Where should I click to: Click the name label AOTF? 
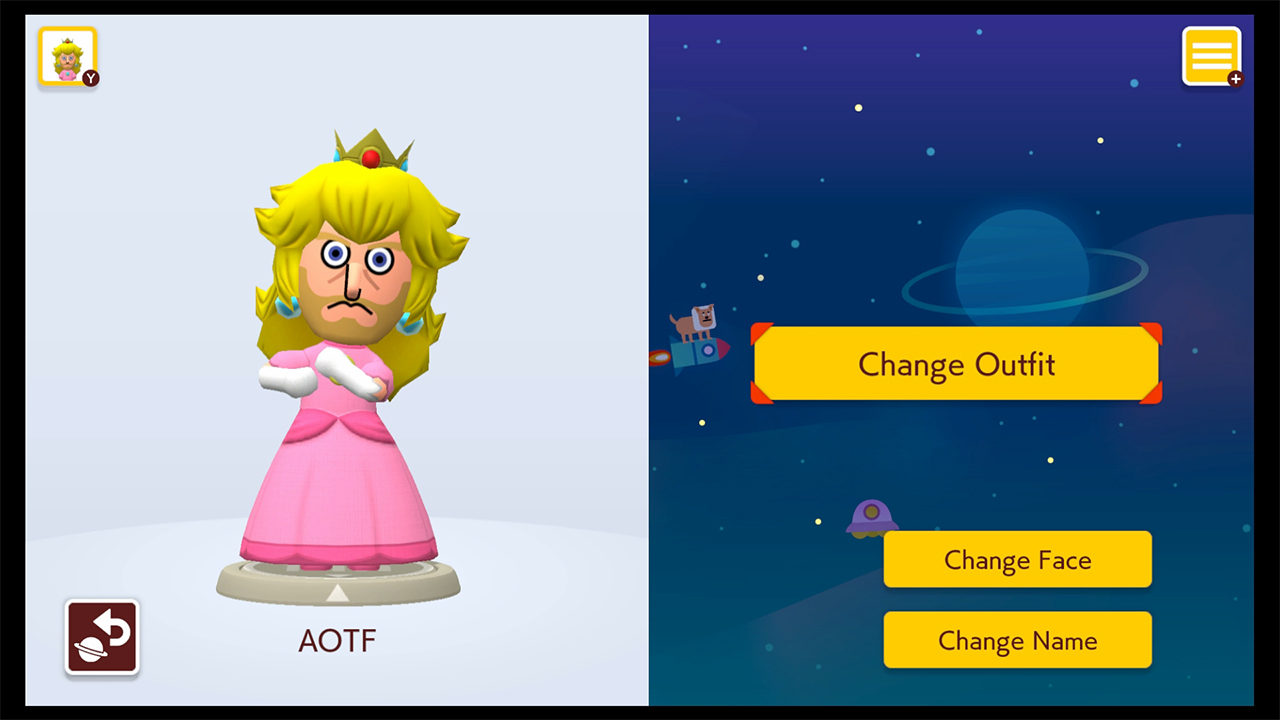[337, 640]
